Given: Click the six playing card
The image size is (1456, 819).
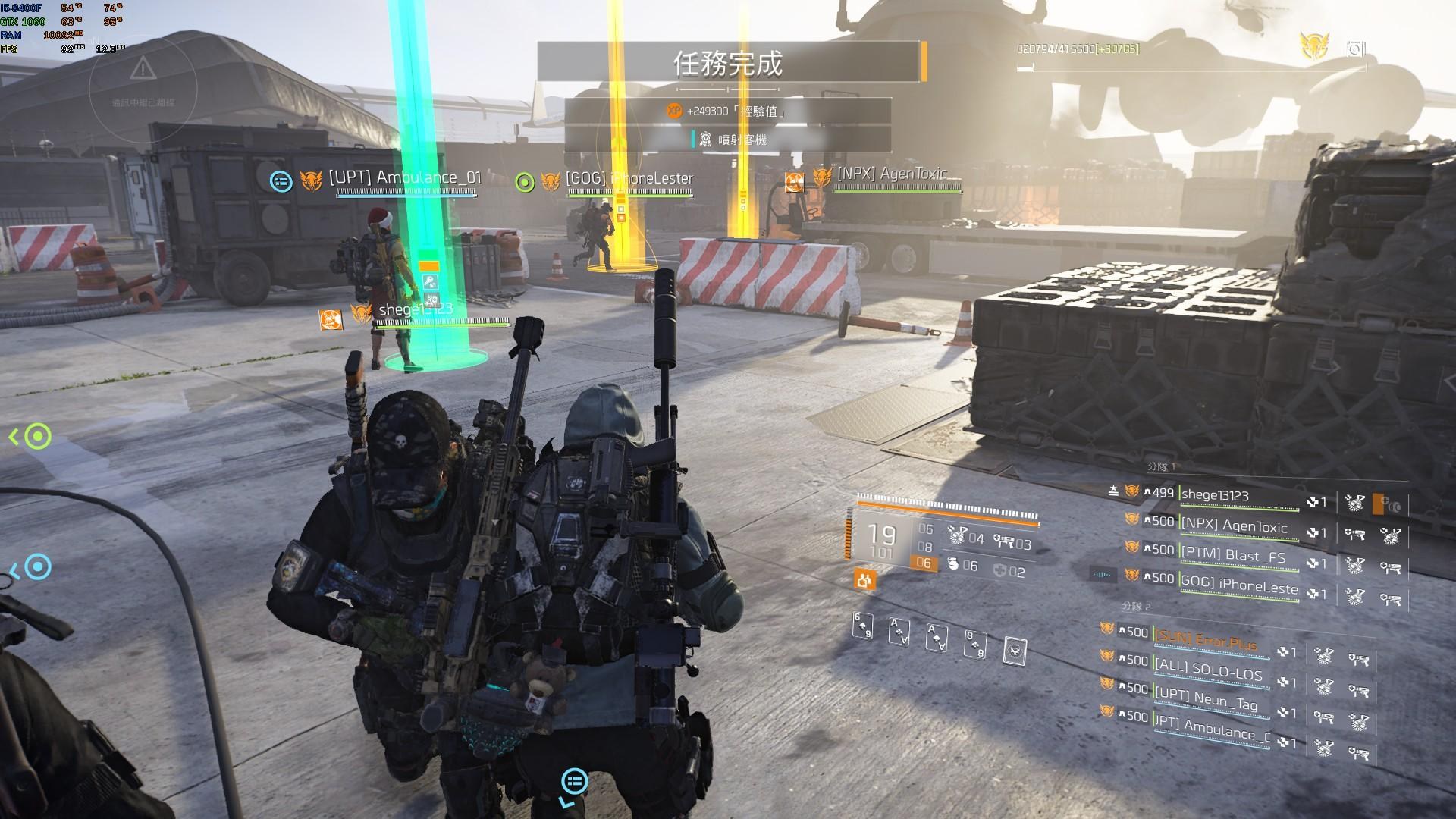Looking at the screenshot, I should (x=863, y=626).
